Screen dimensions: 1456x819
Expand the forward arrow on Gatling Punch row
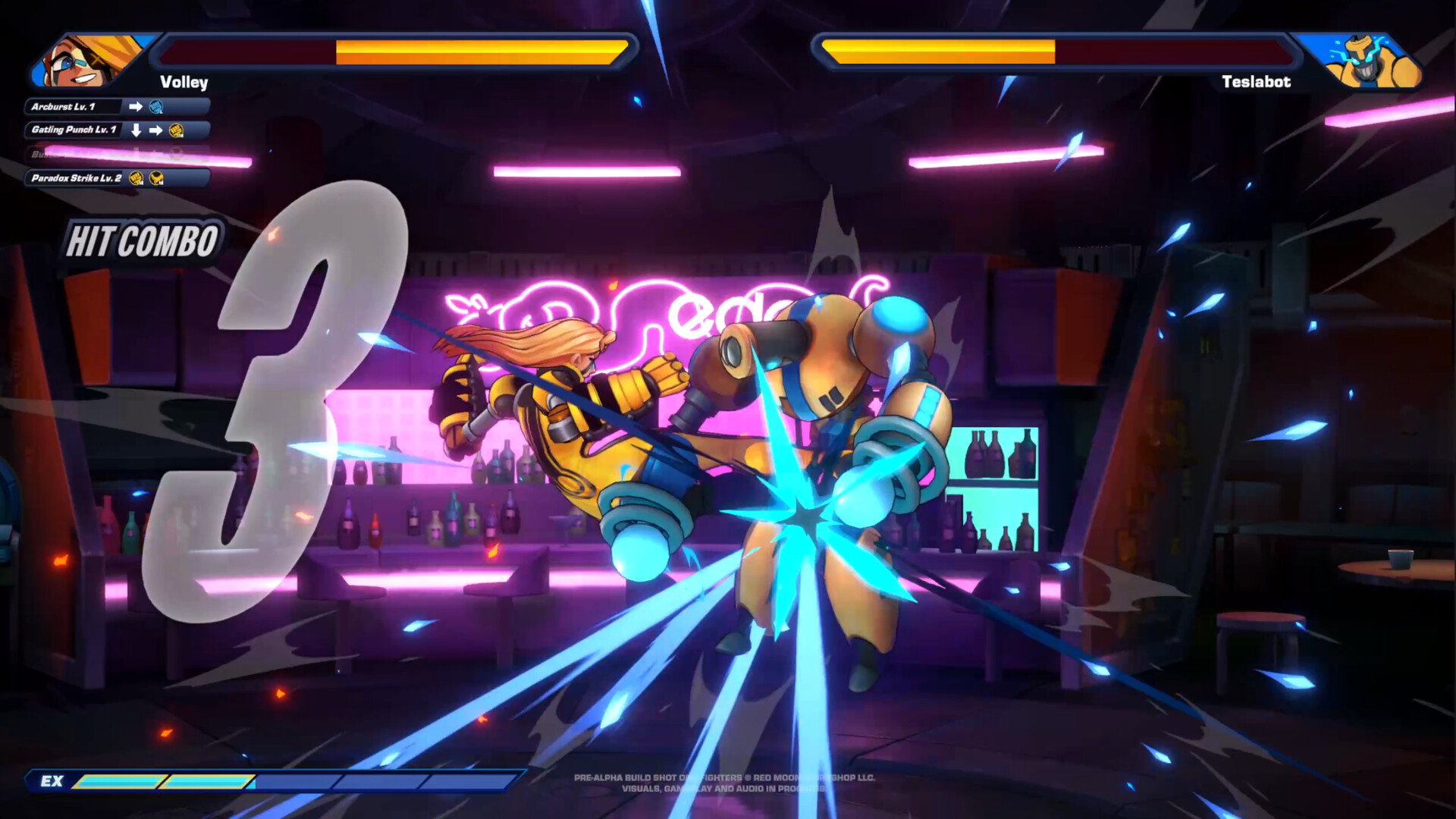point(157,130)
